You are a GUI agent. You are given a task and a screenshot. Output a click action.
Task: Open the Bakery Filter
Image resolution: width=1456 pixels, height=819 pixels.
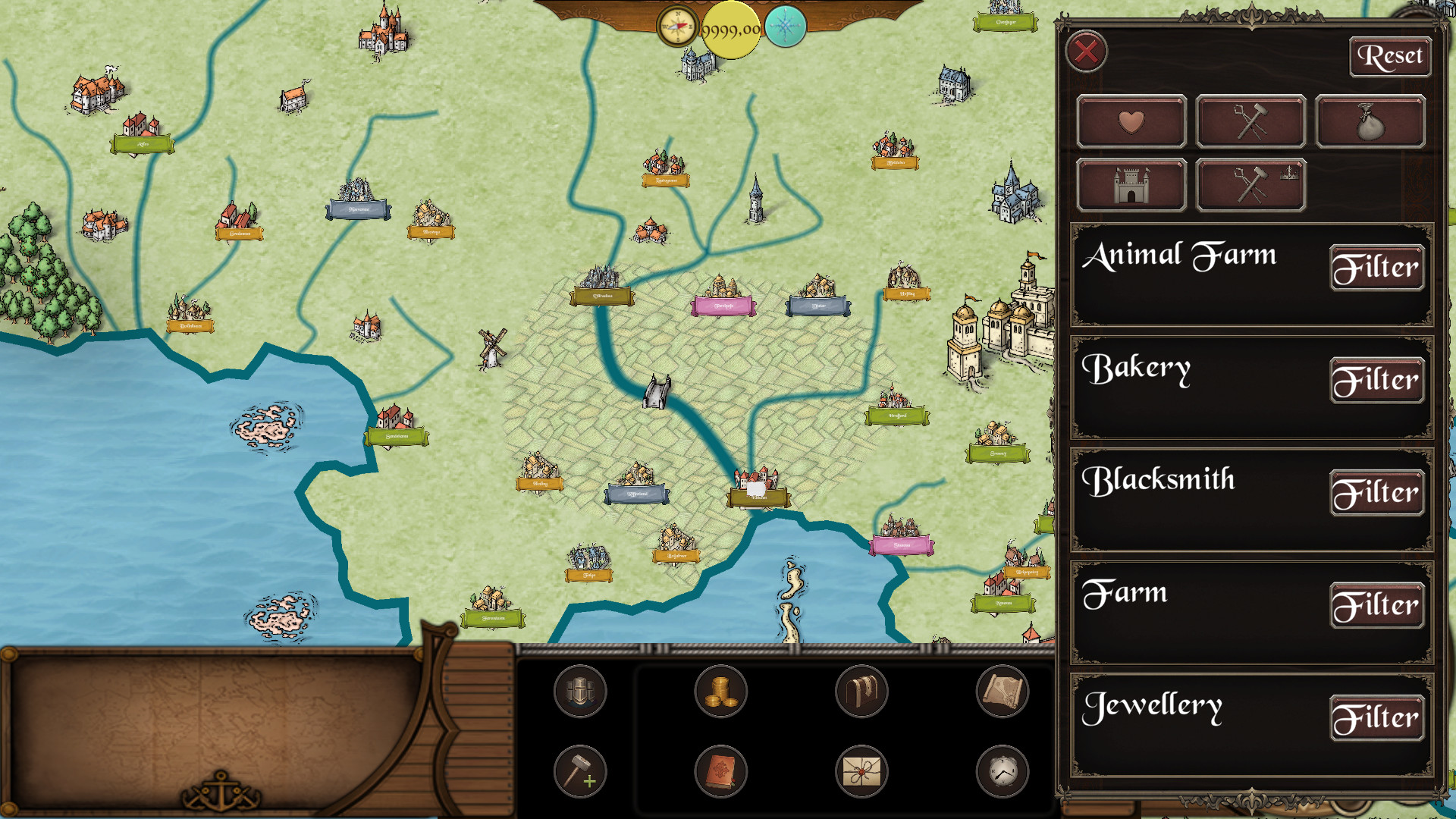tap(1377, 379)
